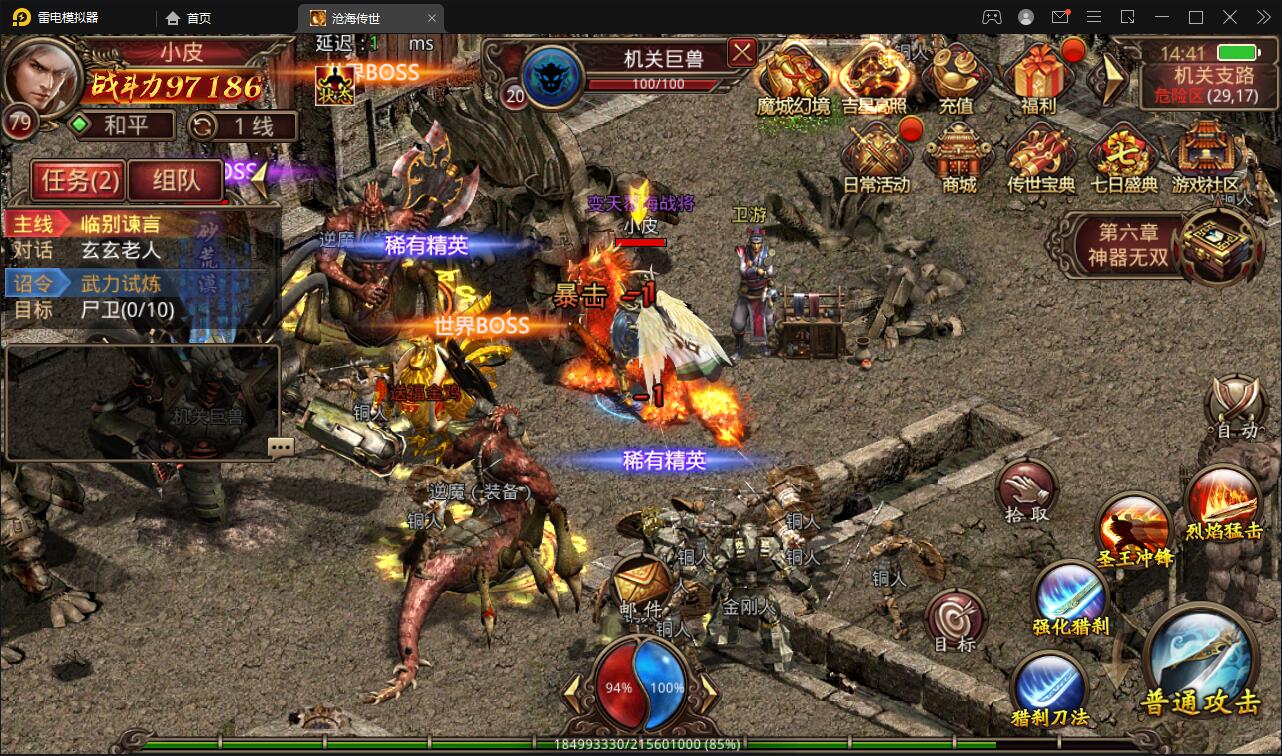
Task: Open the 游戏社区 community icon
Action: pos(1205,155)
